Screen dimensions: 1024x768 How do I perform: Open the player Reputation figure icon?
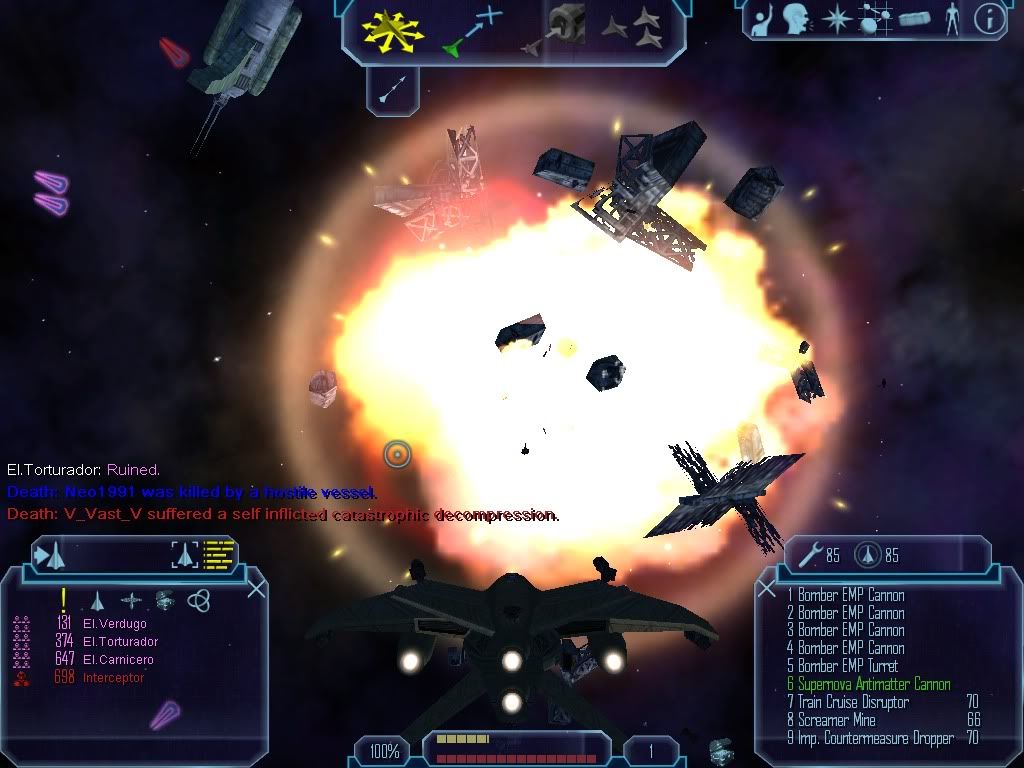(951, 20)
